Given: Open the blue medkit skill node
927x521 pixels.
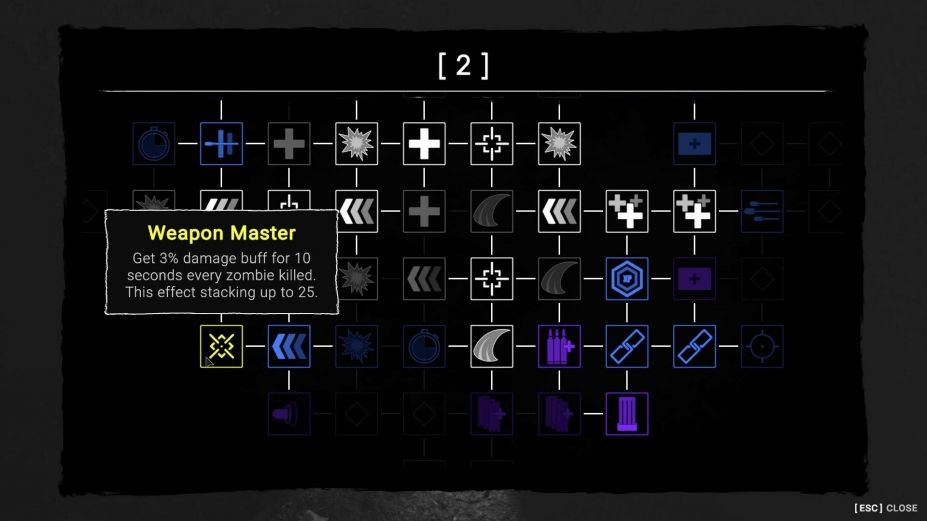Looking at the screenshot, I should [694, 144].
